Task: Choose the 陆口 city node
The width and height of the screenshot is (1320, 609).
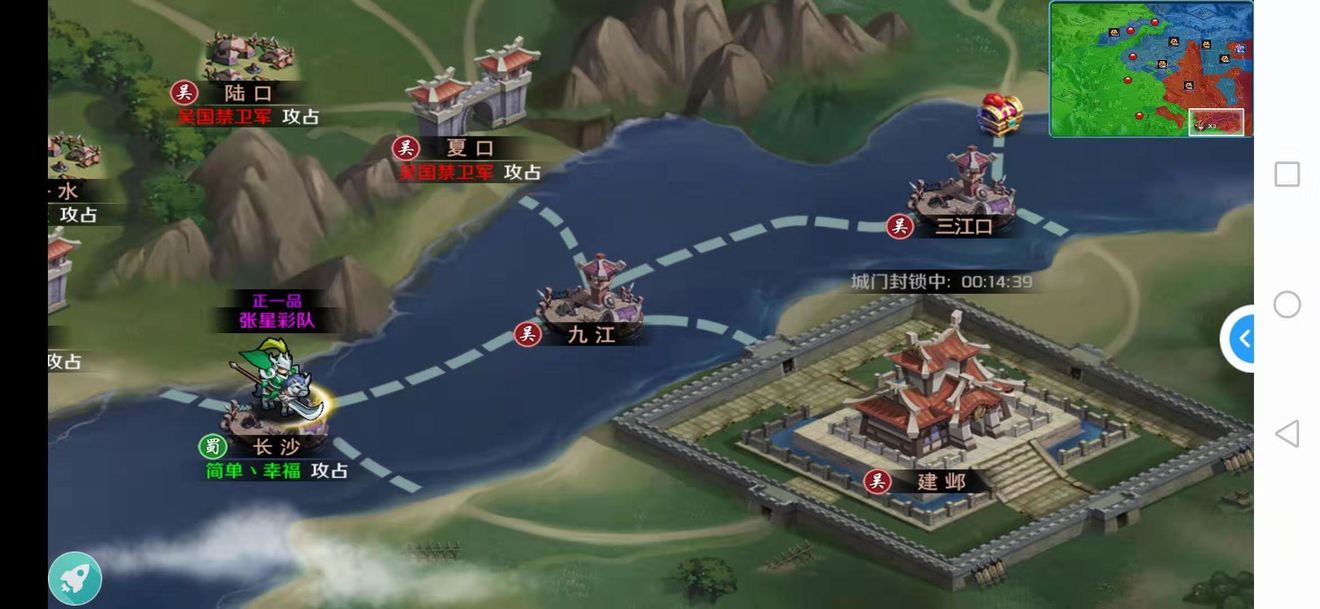Action: (248, 60)
